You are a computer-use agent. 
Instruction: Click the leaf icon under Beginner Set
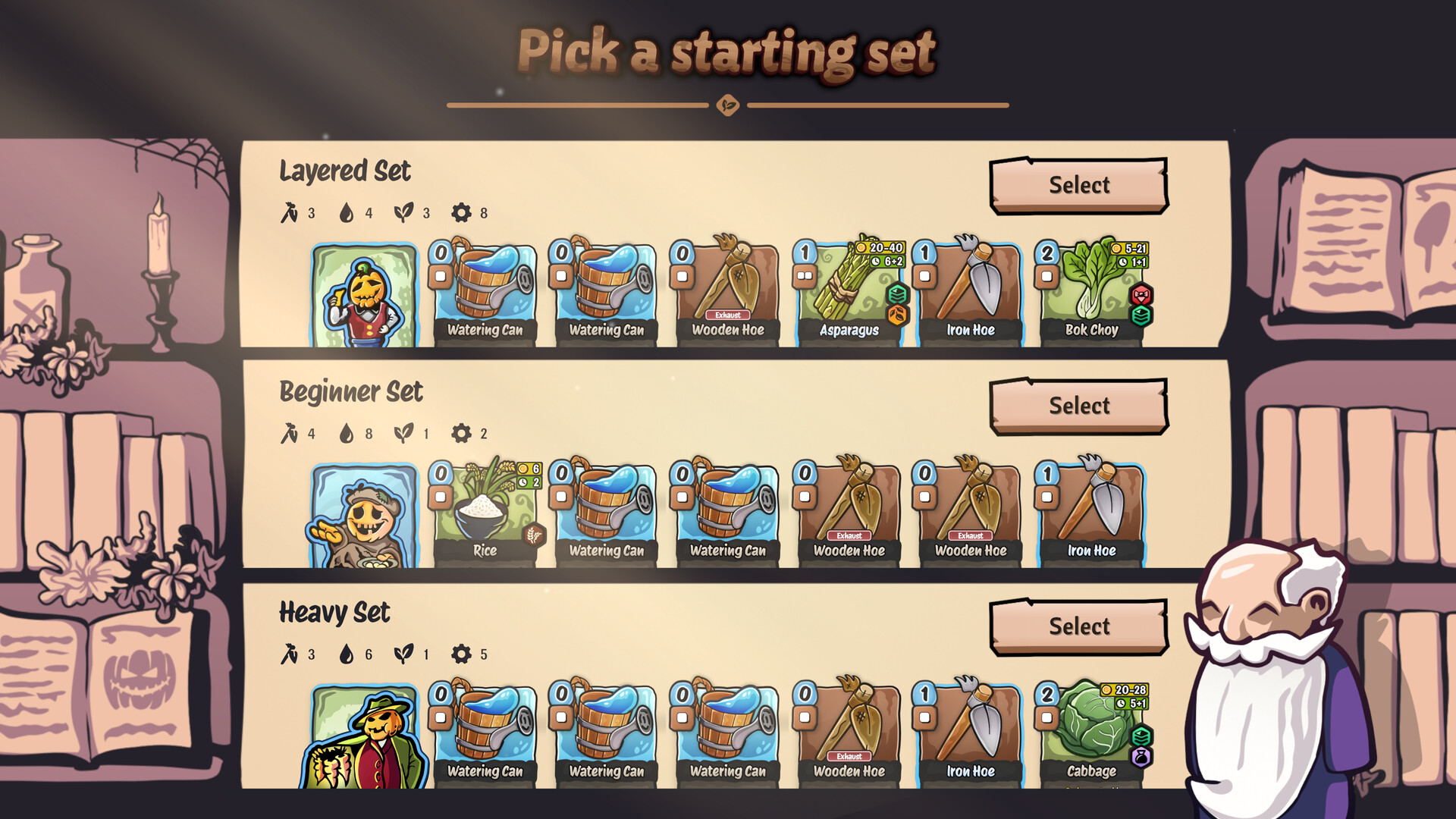point(402,434)
